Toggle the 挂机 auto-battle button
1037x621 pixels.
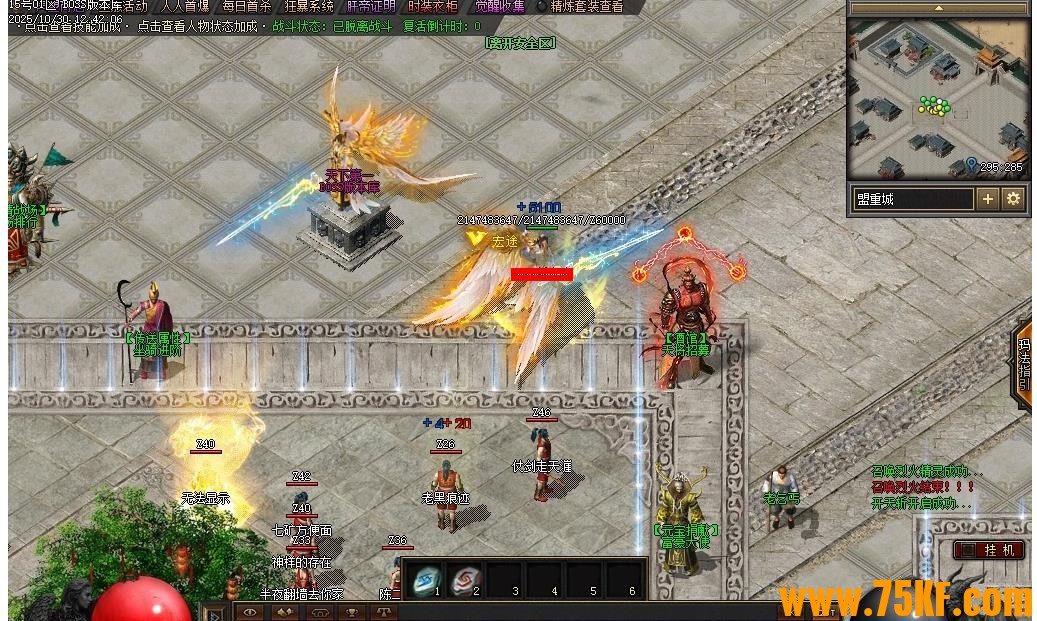tap(990, 550)
